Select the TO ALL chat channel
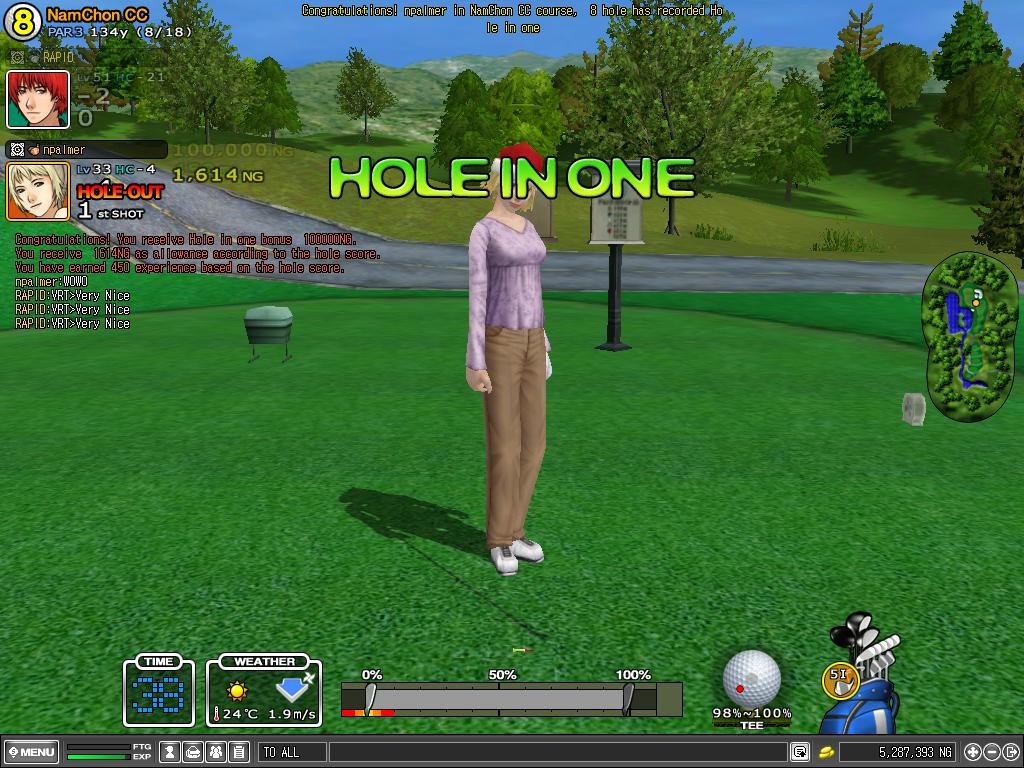This screenshot has height=768, width=1024. [x=292, y=752]
